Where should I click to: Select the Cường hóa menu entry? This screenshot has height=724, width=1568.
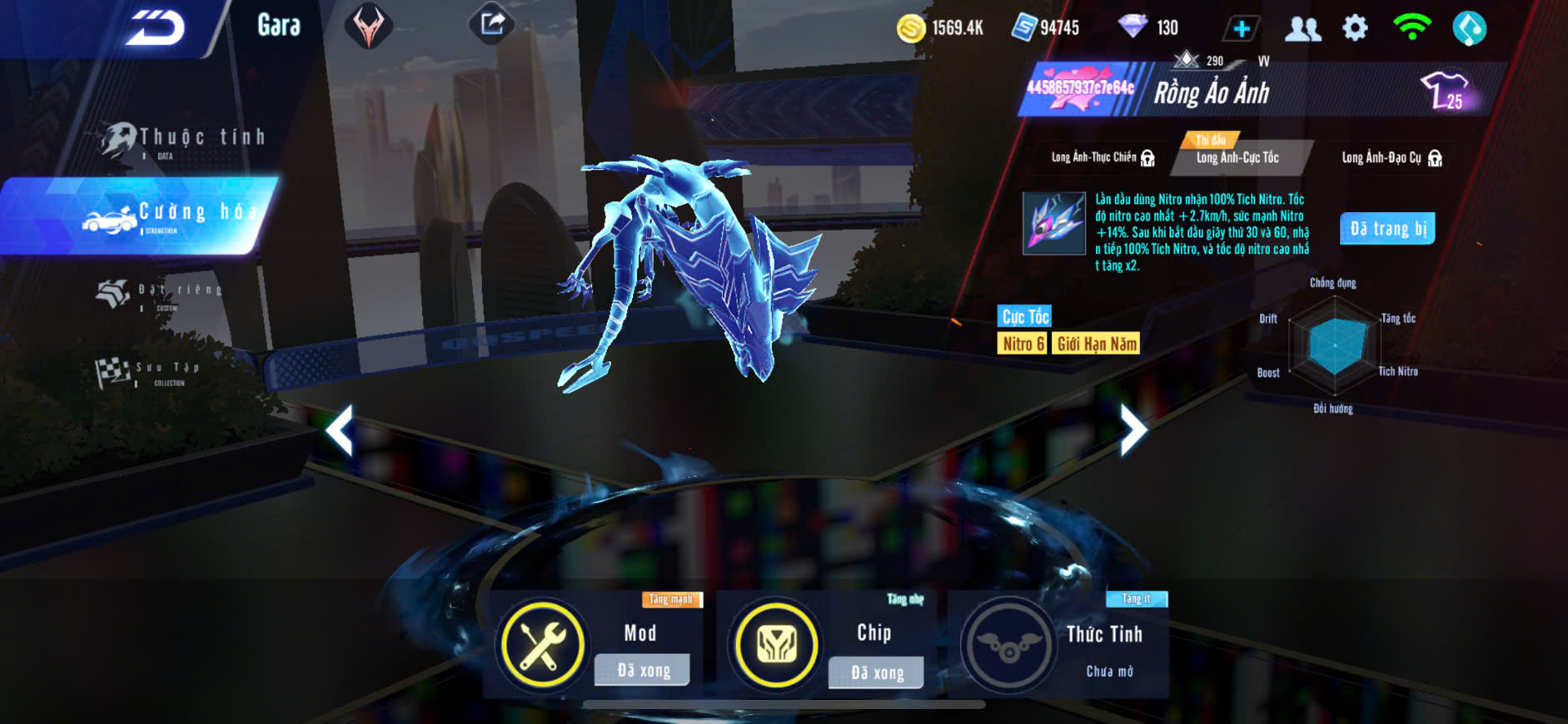pos(167,216)
